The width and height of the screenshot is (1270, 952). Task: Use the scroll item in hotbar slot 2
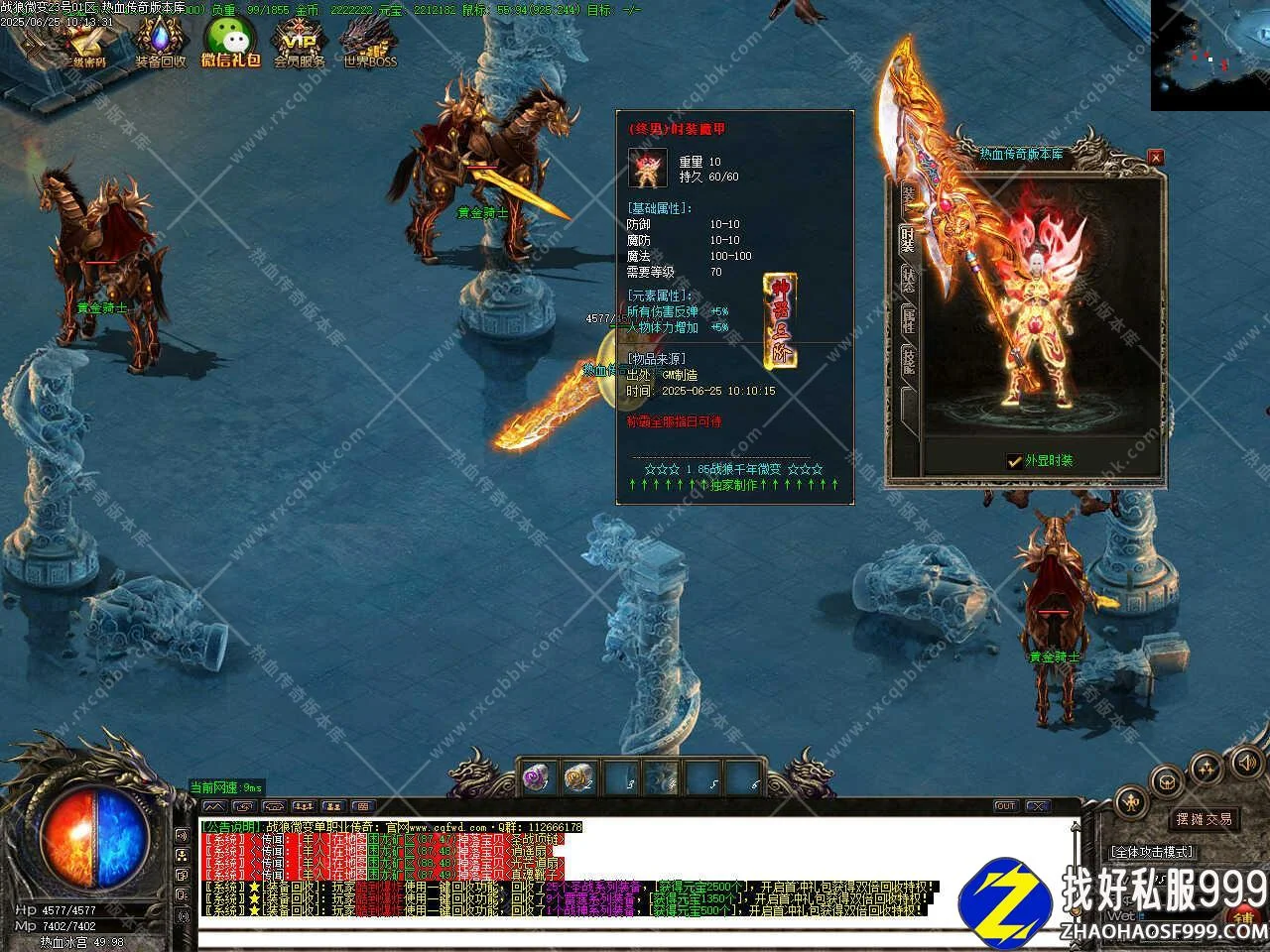click(579, 777)
